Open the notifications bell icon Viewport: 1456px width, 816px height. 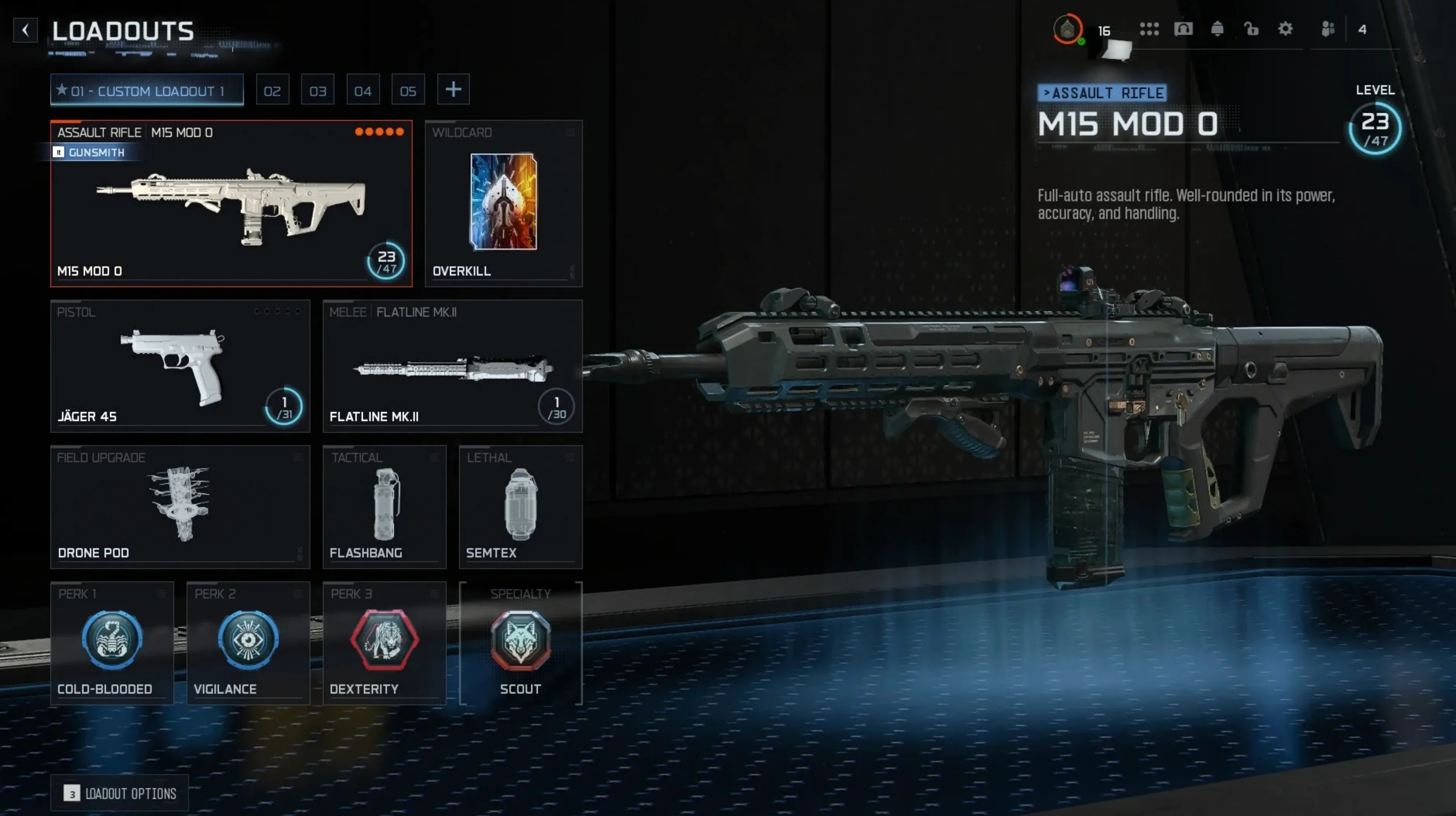click(x=1218, y=29)
